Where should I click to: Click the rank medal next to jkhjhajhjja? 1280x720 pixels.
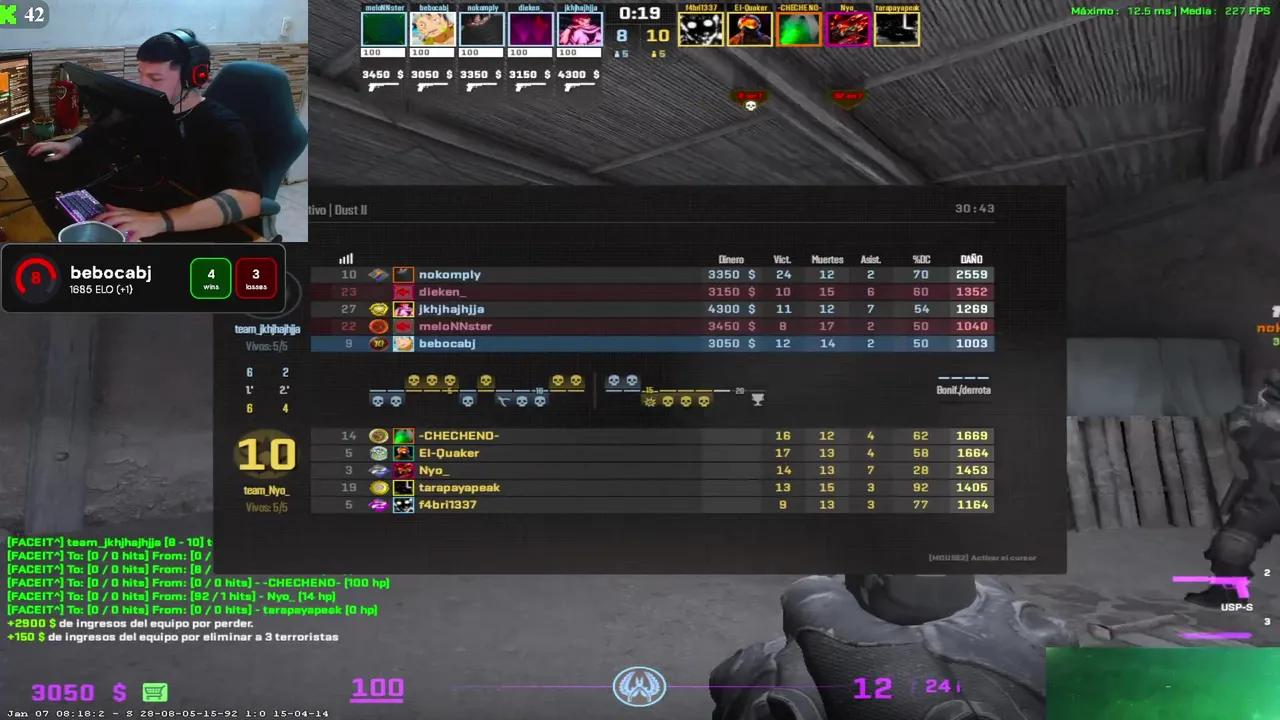click(x=378, y=309)
